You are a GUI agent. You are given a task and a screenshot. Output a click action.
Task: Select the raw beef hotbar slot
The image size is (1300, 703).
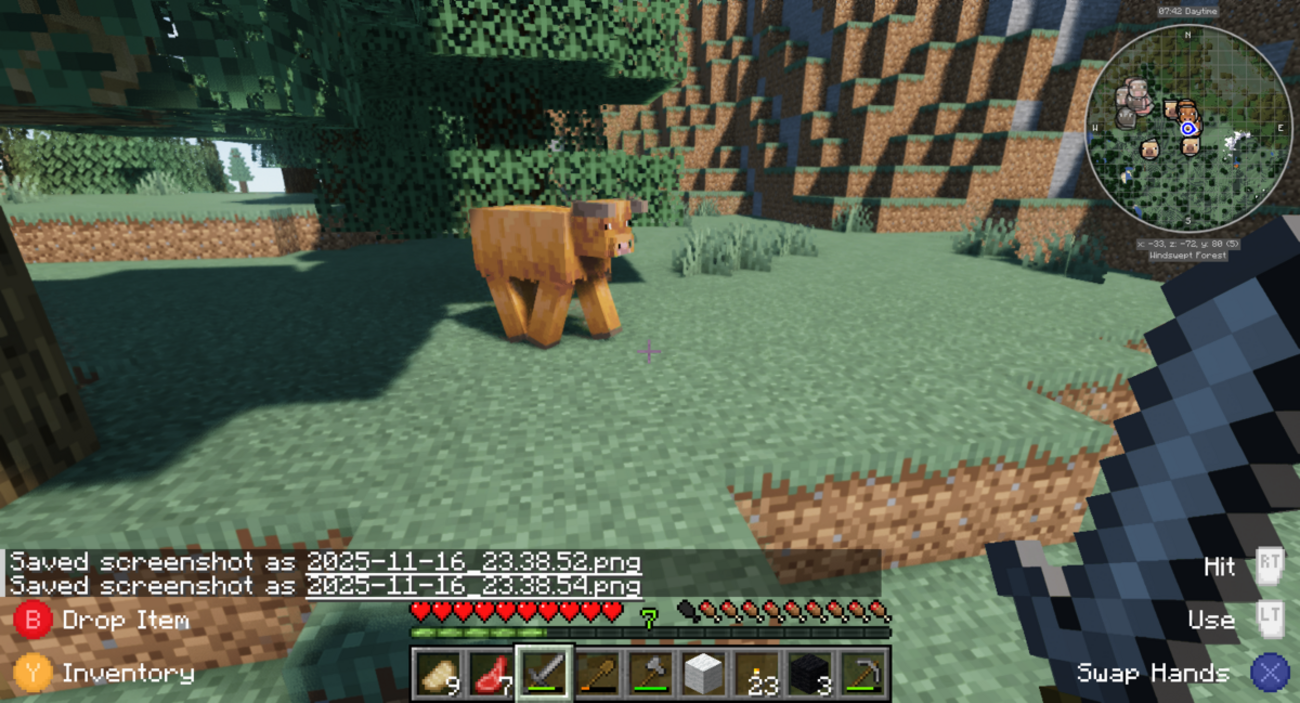point(490,673)
